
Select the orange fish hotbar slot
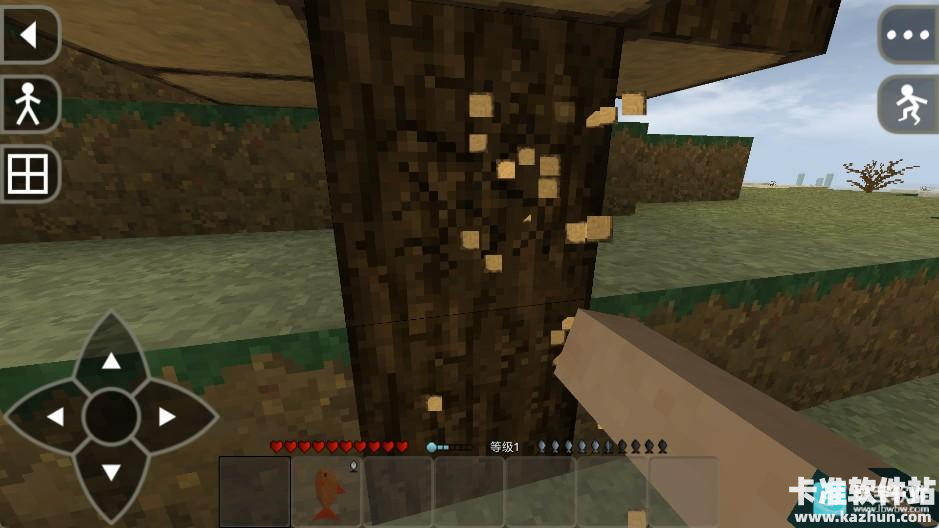point(327,491)
